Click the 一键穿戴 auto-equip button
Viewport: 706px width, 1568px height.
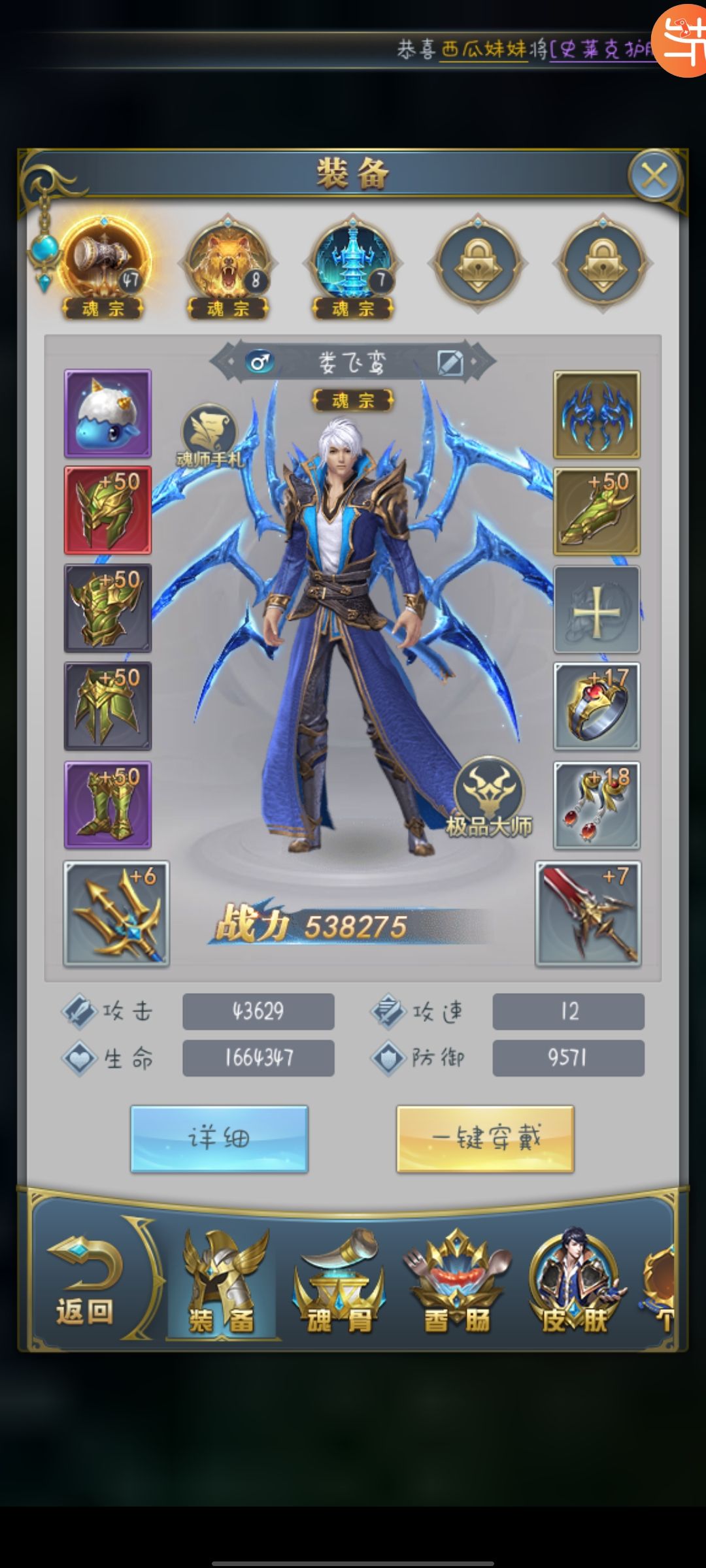(x=485, y=1139)
